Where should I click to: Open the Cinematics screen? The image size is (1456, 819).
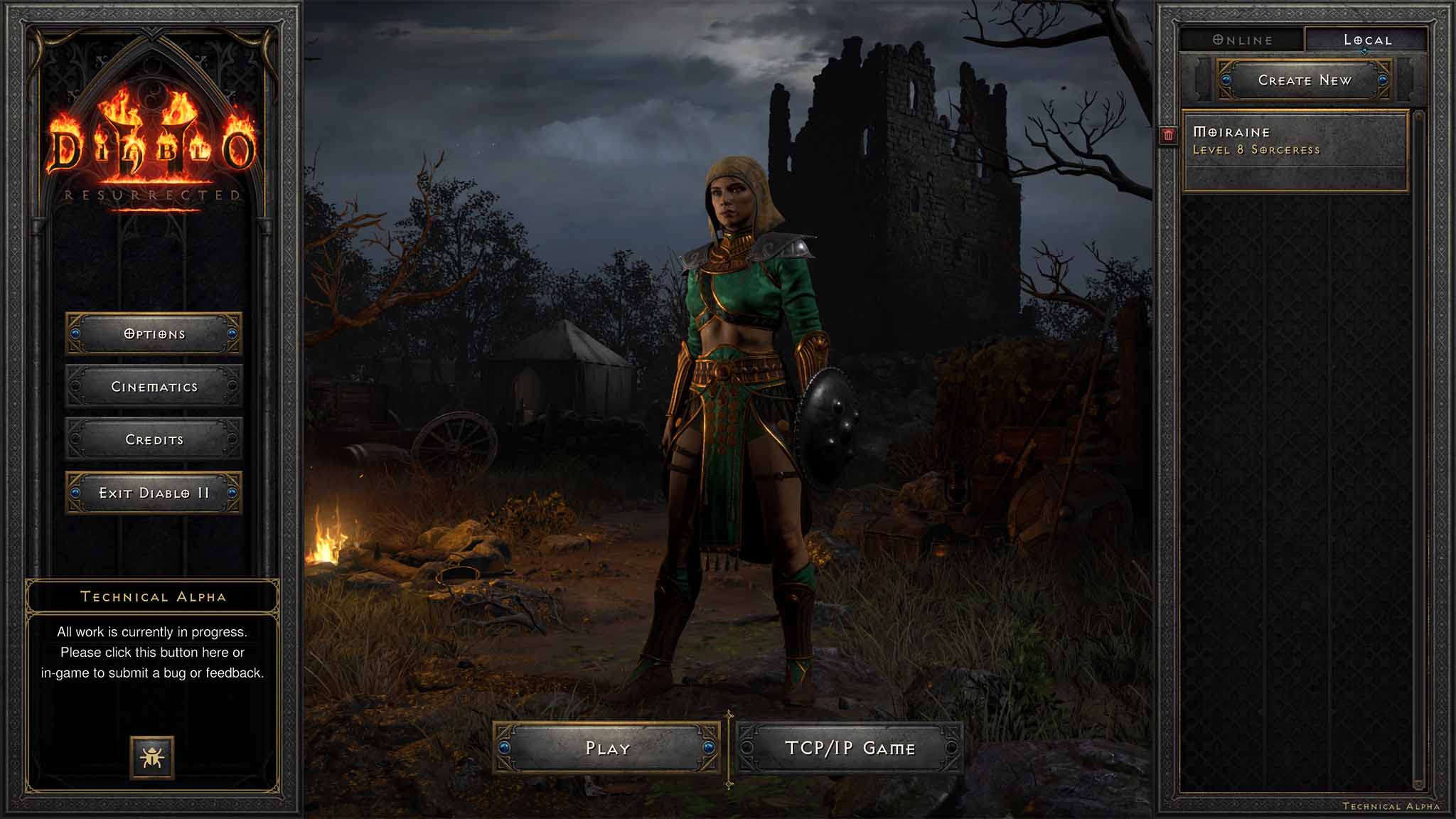coord(154,387)
